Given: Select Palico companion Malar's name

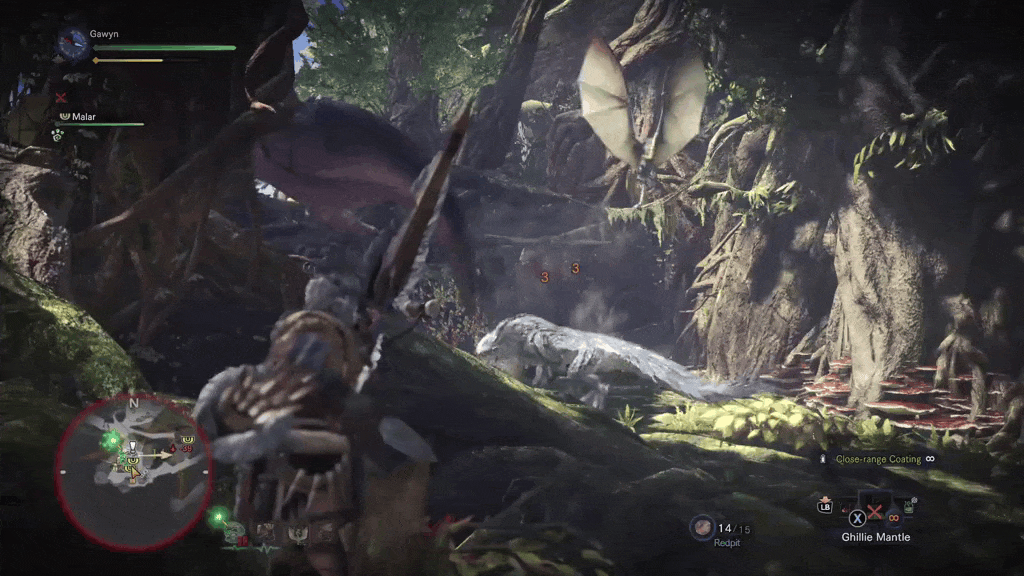Looking at the screenshot, I should coord(83,116).
